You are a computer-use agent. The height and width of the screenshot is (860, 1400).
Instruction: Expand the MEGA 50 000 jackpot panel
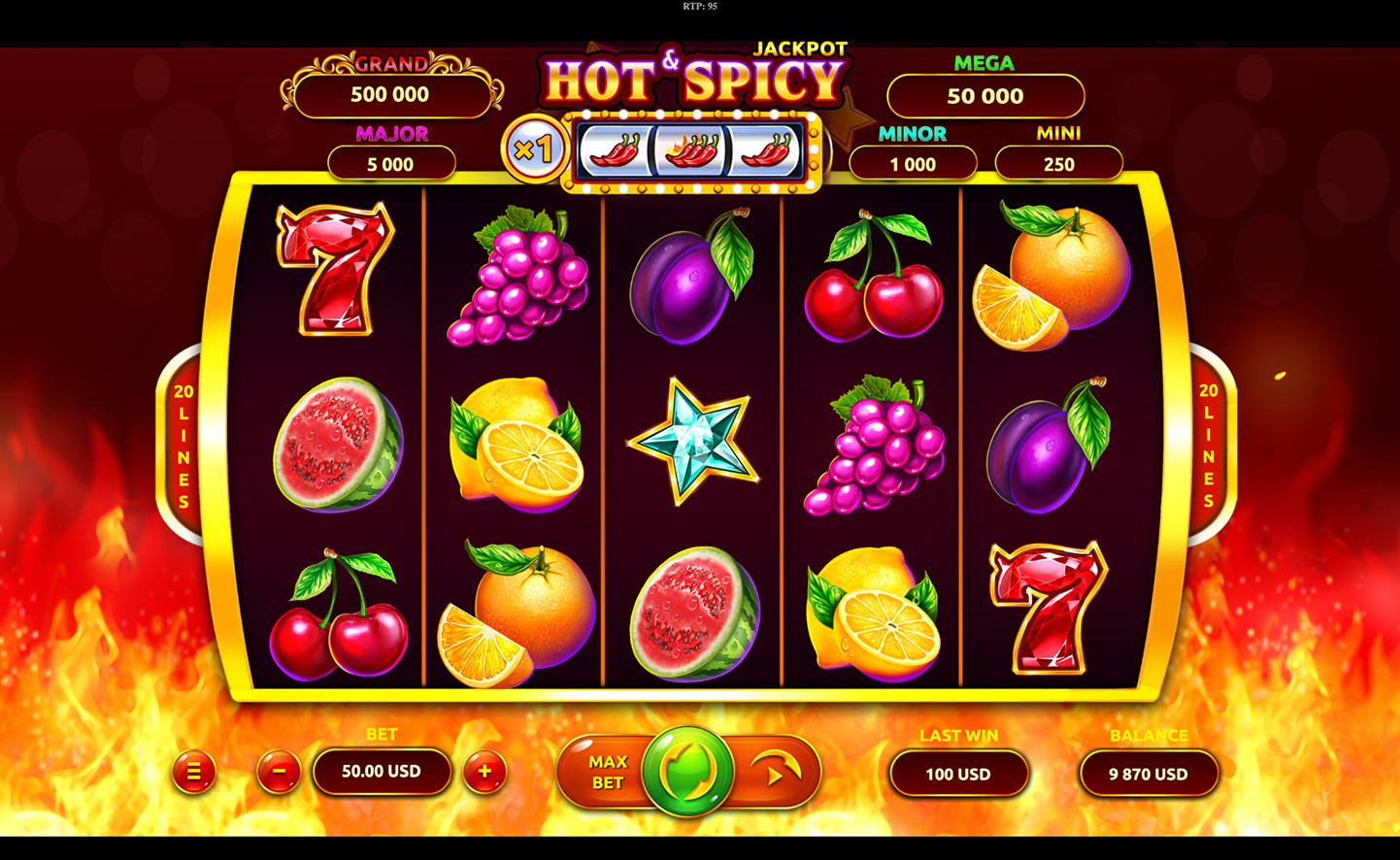(984, 95)
